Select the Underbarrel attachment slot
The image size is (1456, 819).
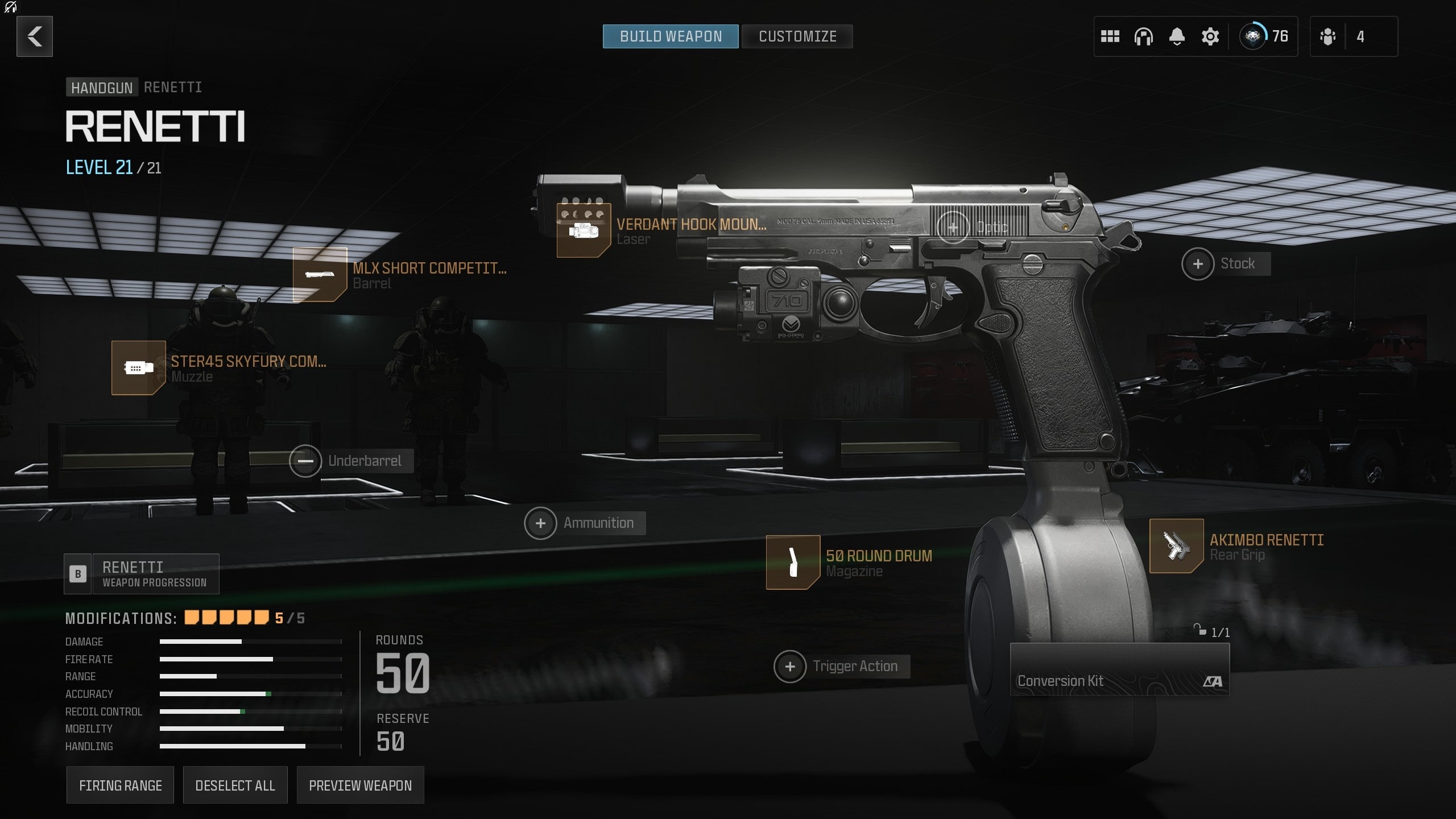(x=305, y=461)
